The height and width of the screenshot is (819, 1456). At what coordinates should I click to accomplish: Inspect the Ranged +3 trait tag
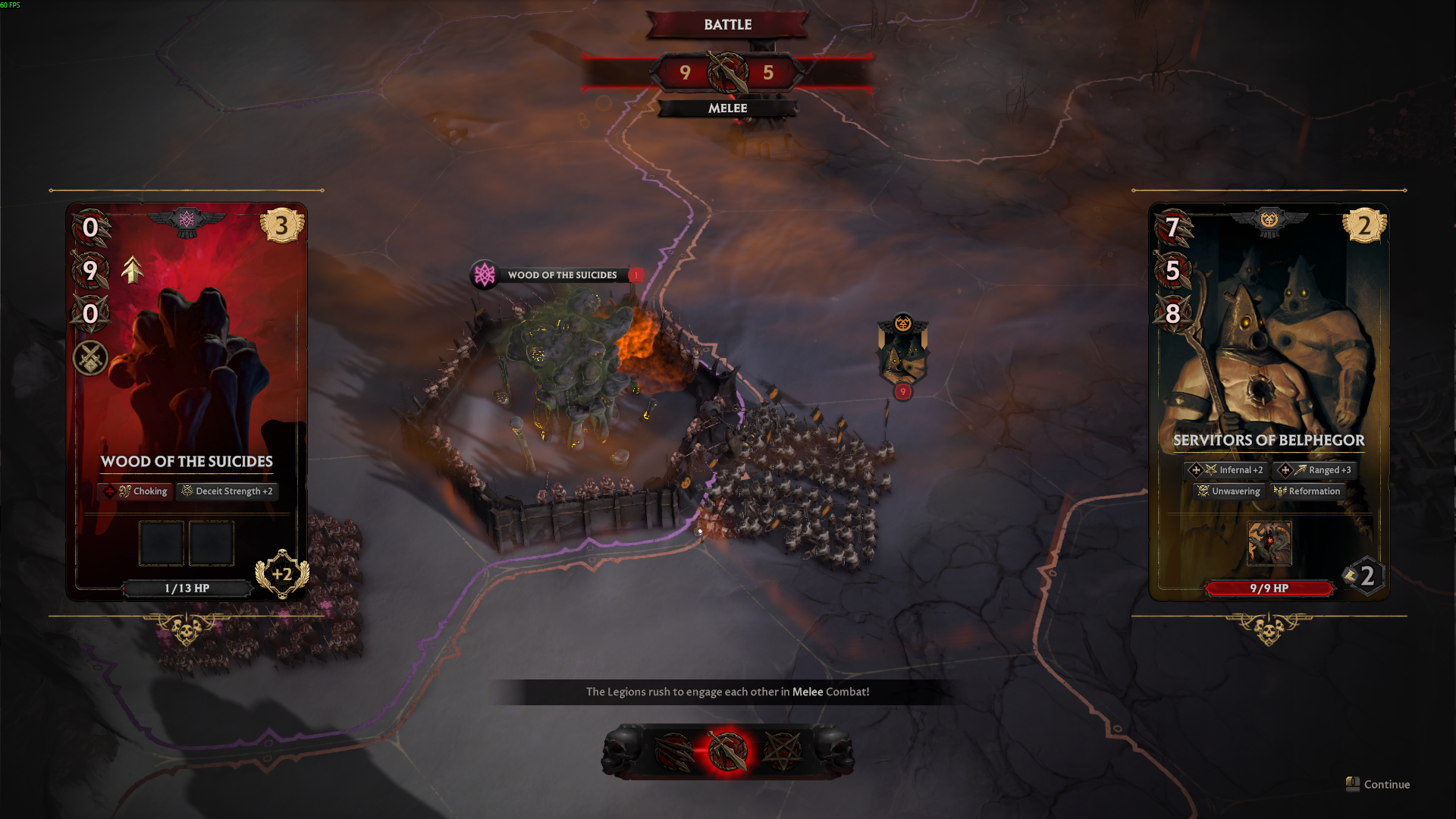point(1316,470)
